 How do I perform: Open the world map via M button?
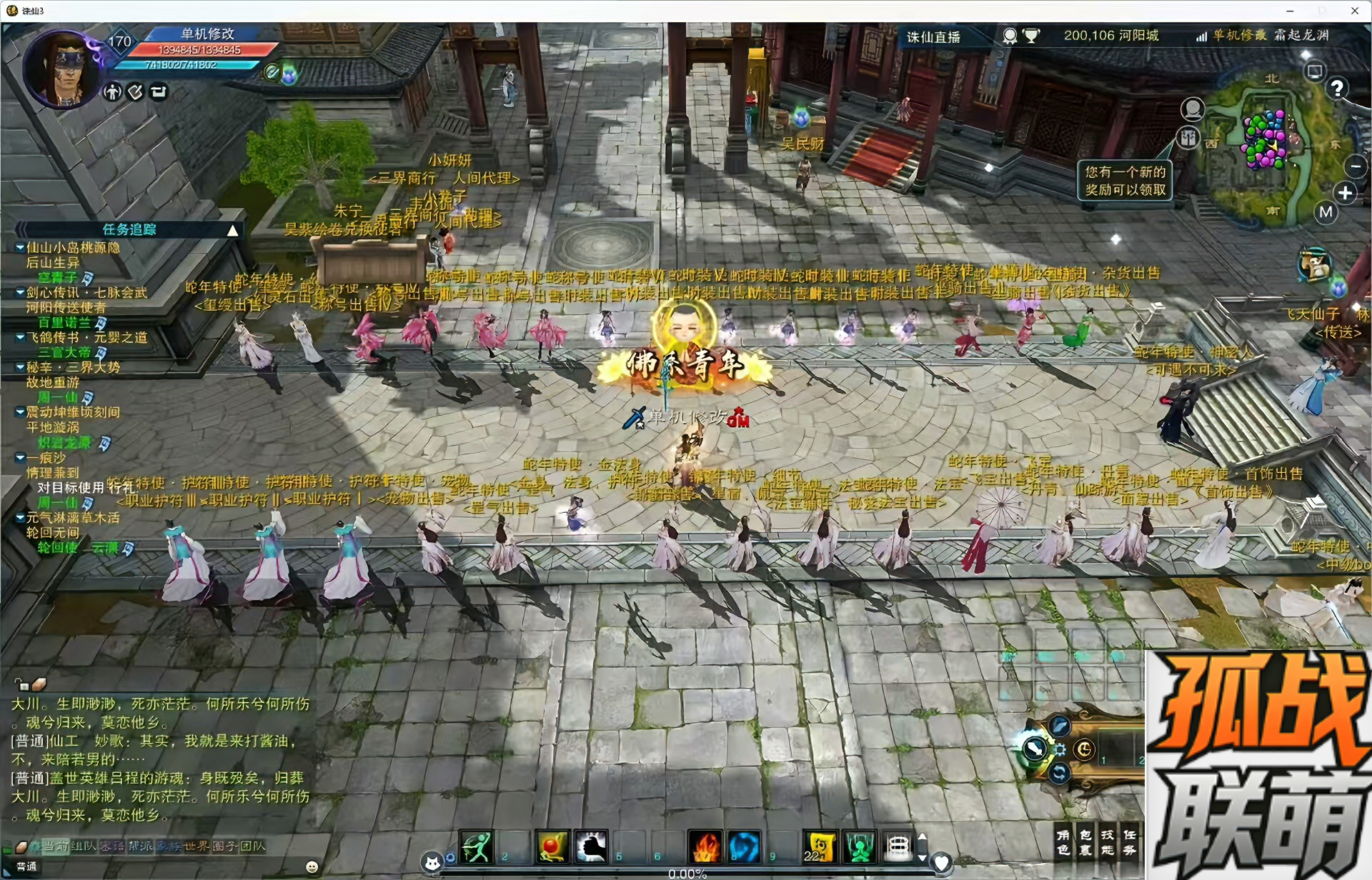coord(1326,212)
